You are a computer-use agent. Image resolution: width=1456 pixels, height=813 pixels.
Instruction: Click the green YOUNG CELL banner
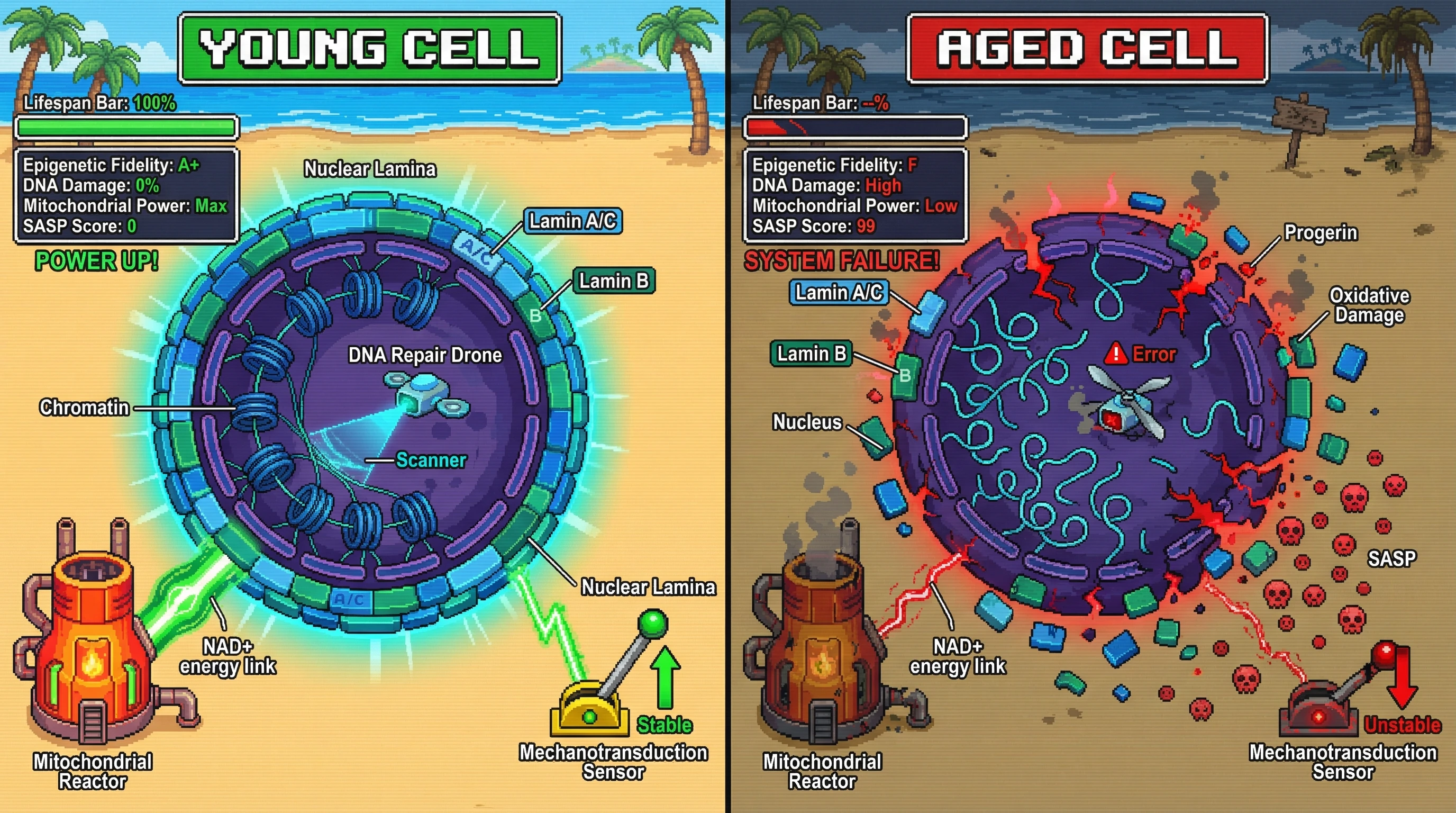coord(370,48)
